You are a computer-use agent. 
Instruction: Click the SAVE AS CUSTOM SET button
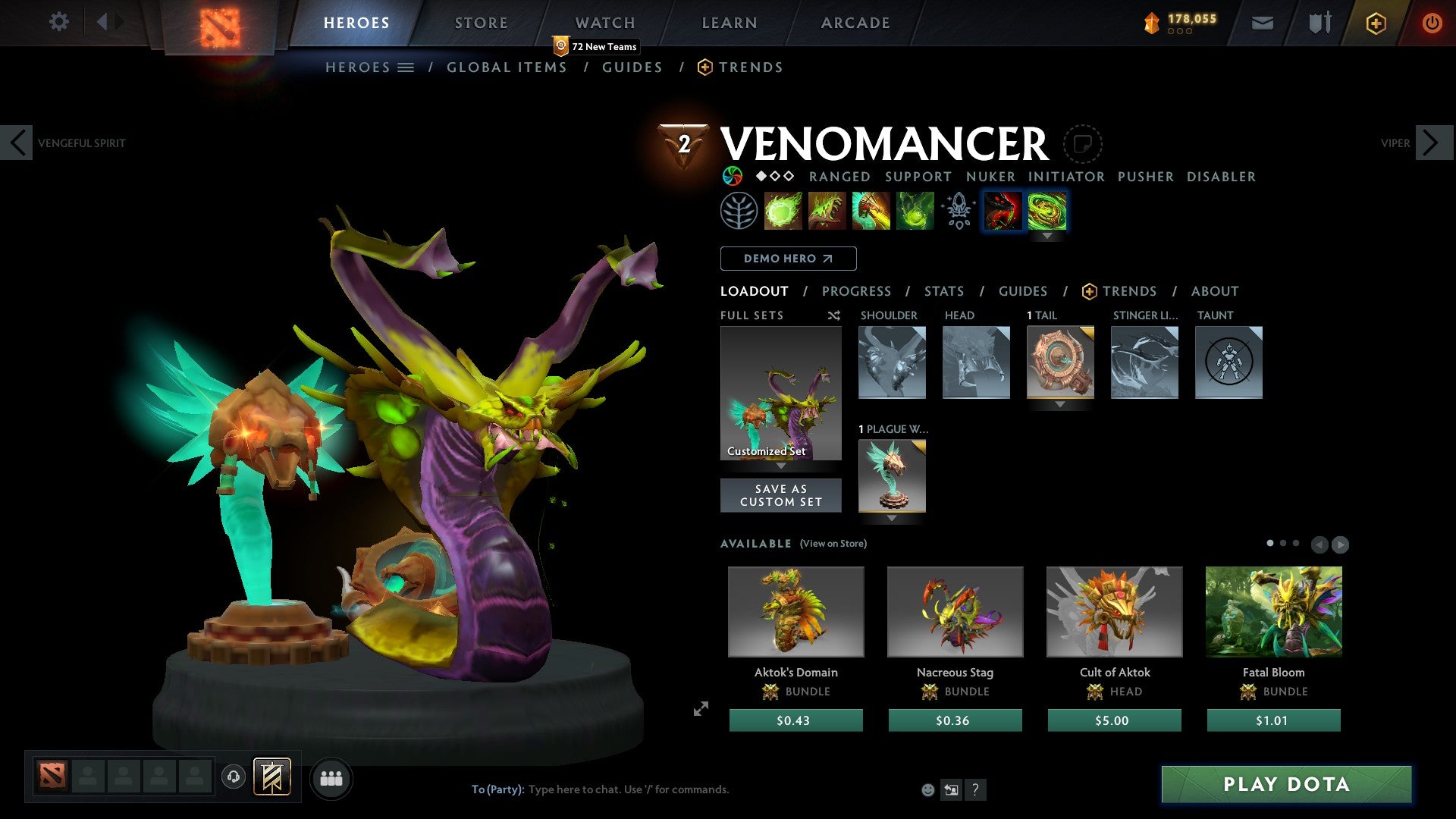780,495
